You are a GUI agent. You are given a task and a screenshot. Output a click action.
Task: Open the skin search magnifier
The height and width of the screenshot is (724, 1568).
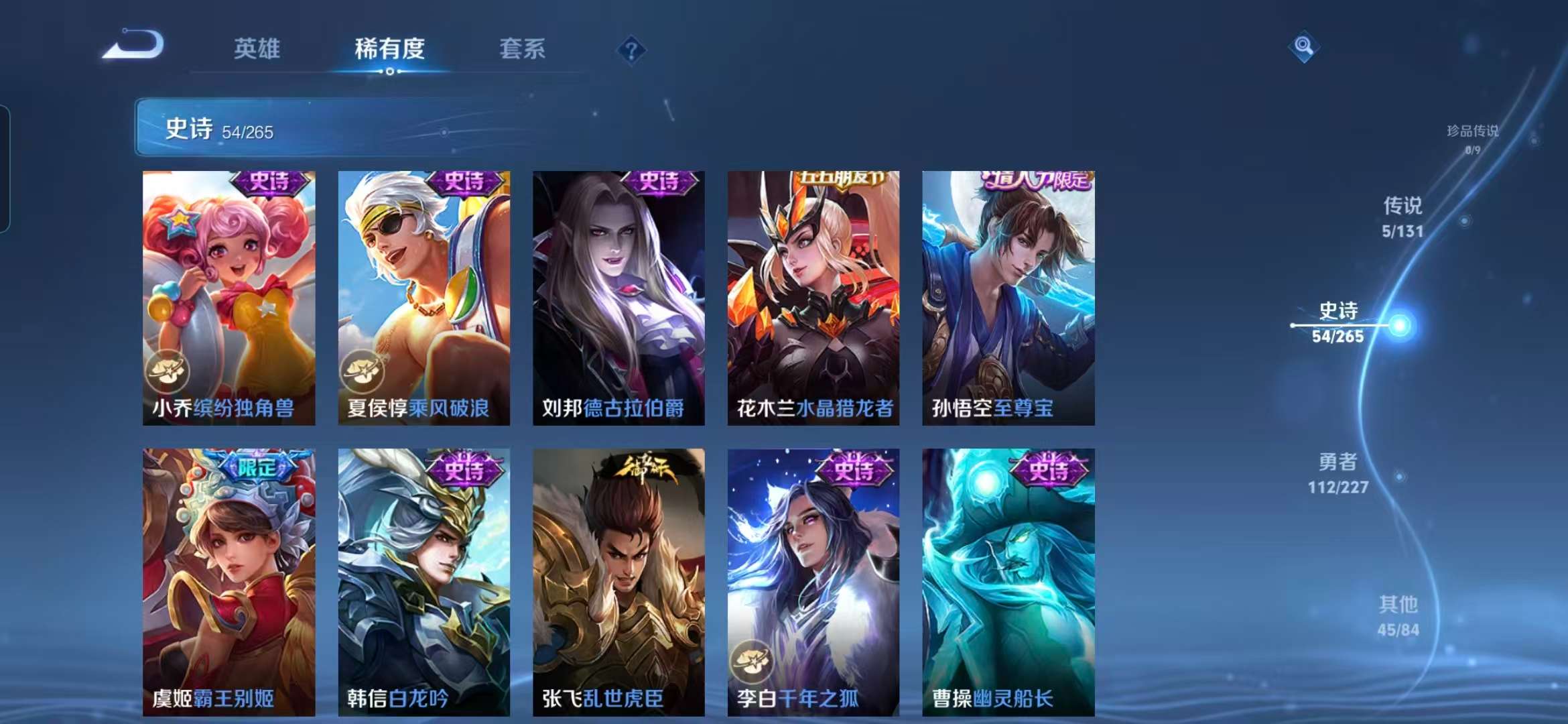(1303, 46)
